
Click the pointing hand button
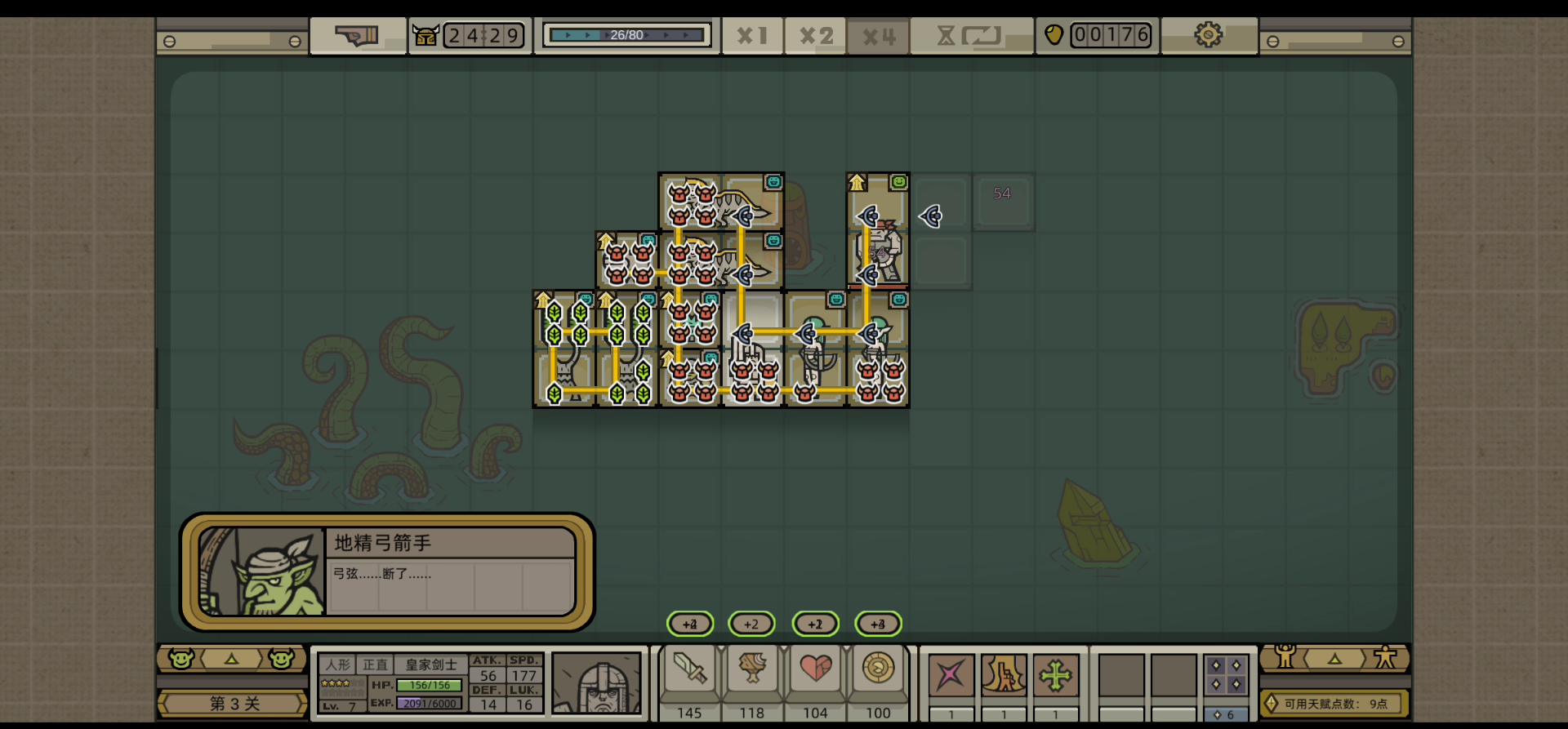[x=357, y=36]
